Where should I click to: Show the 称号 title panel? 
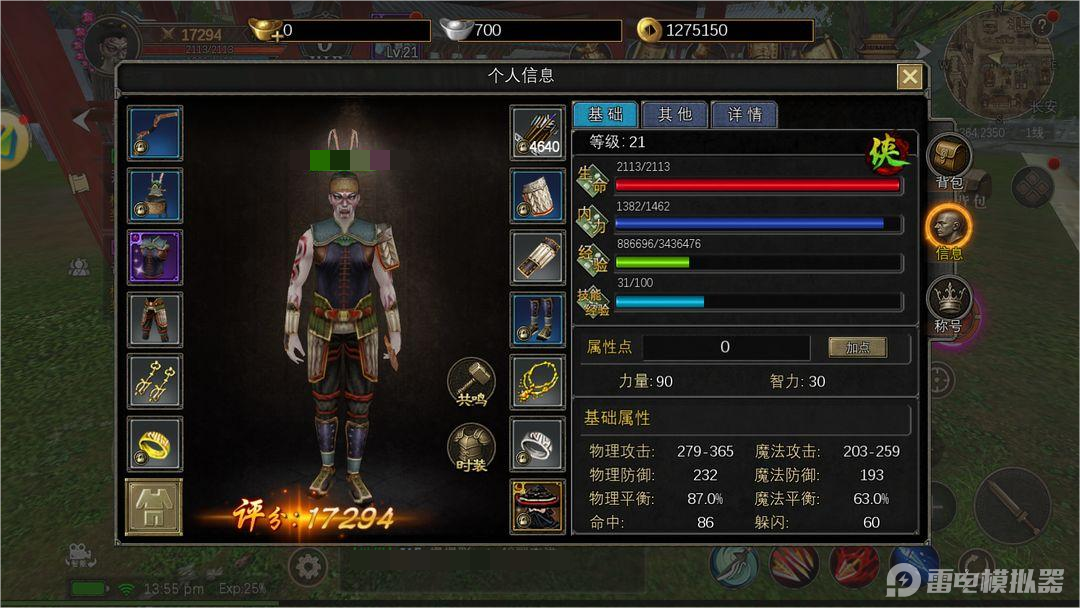point(949,304)
